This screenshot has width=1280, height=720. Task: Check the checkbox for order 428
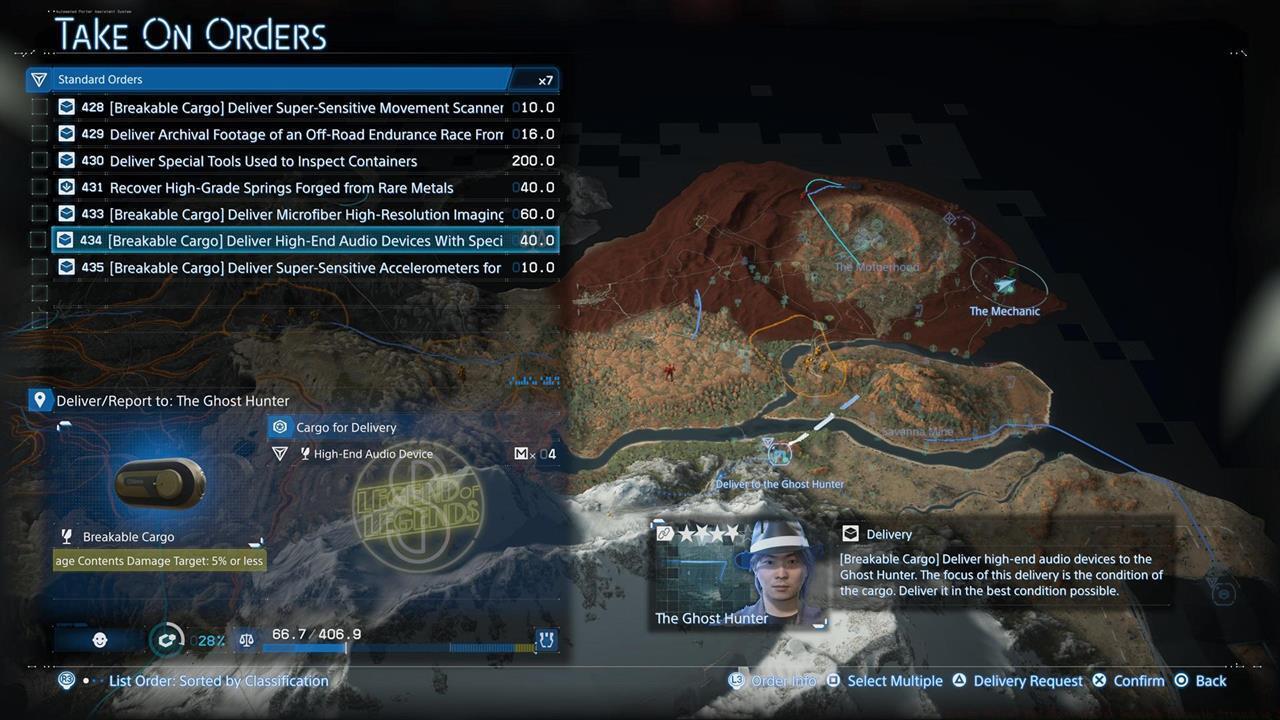point(39,107)
